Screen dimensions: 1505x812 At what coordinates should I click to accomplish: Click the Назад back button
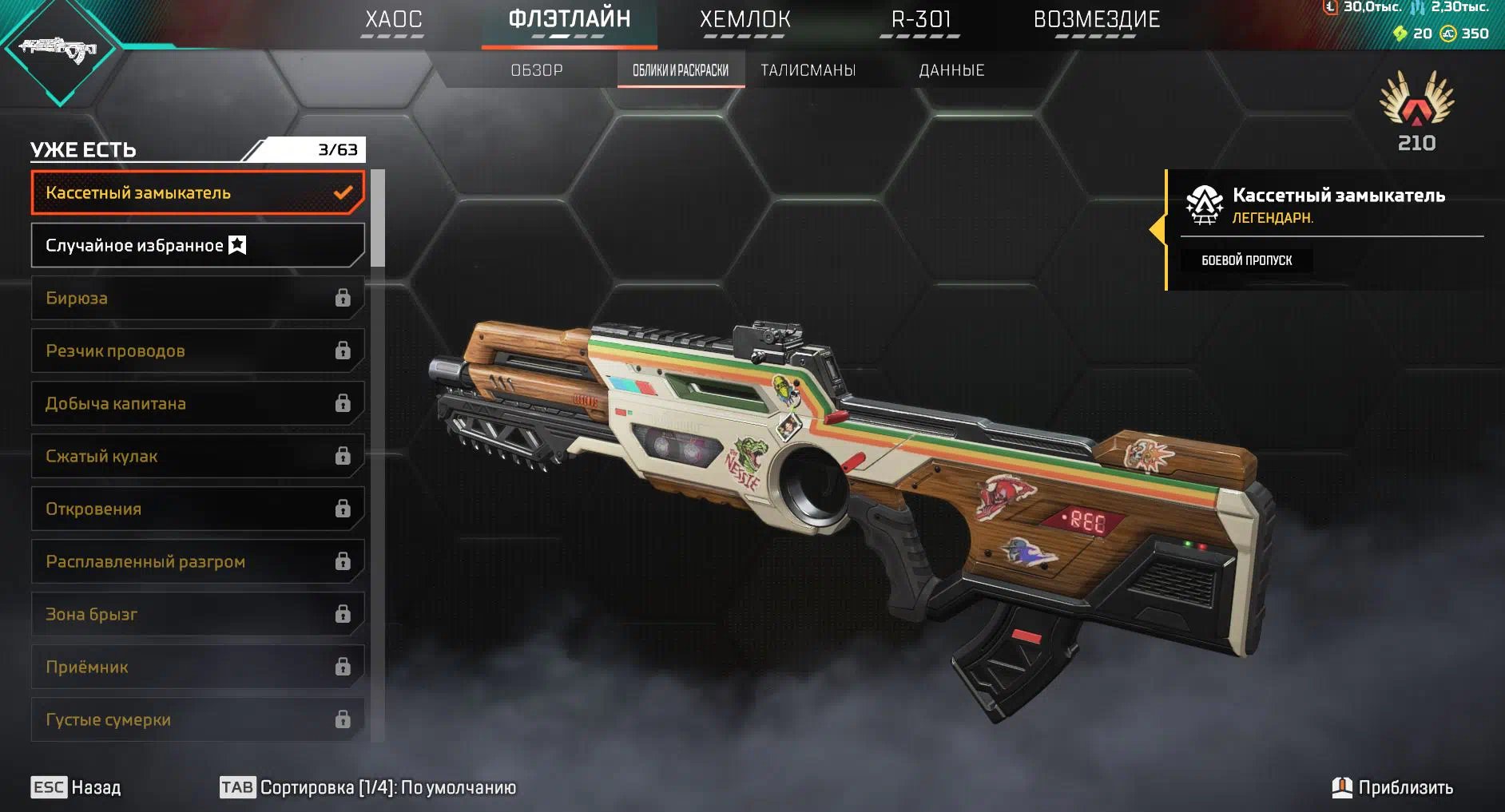tap(77, 787)
